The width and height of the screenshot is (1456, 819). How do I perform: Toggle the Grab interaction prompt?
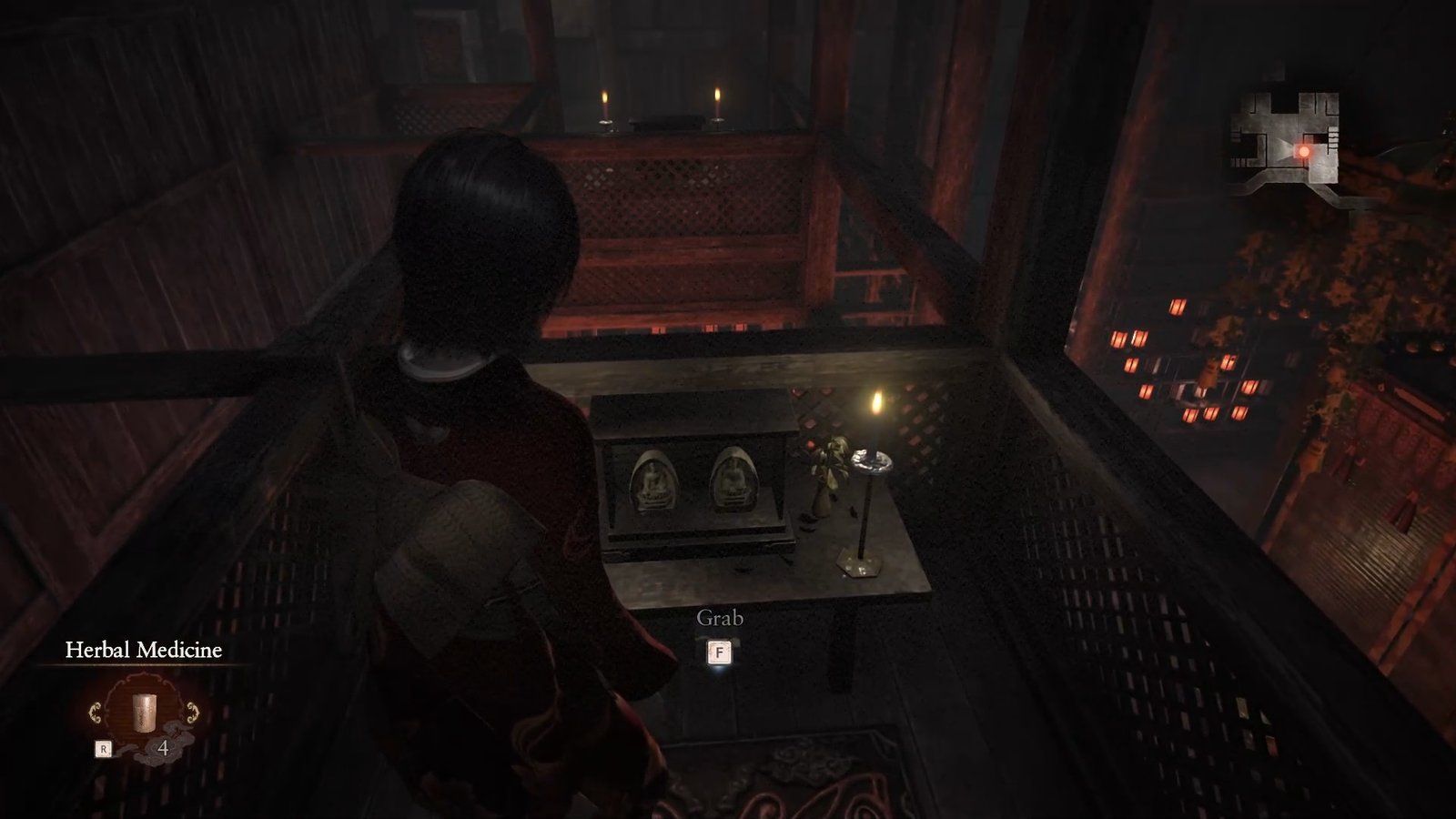click(x=718, y=632)
